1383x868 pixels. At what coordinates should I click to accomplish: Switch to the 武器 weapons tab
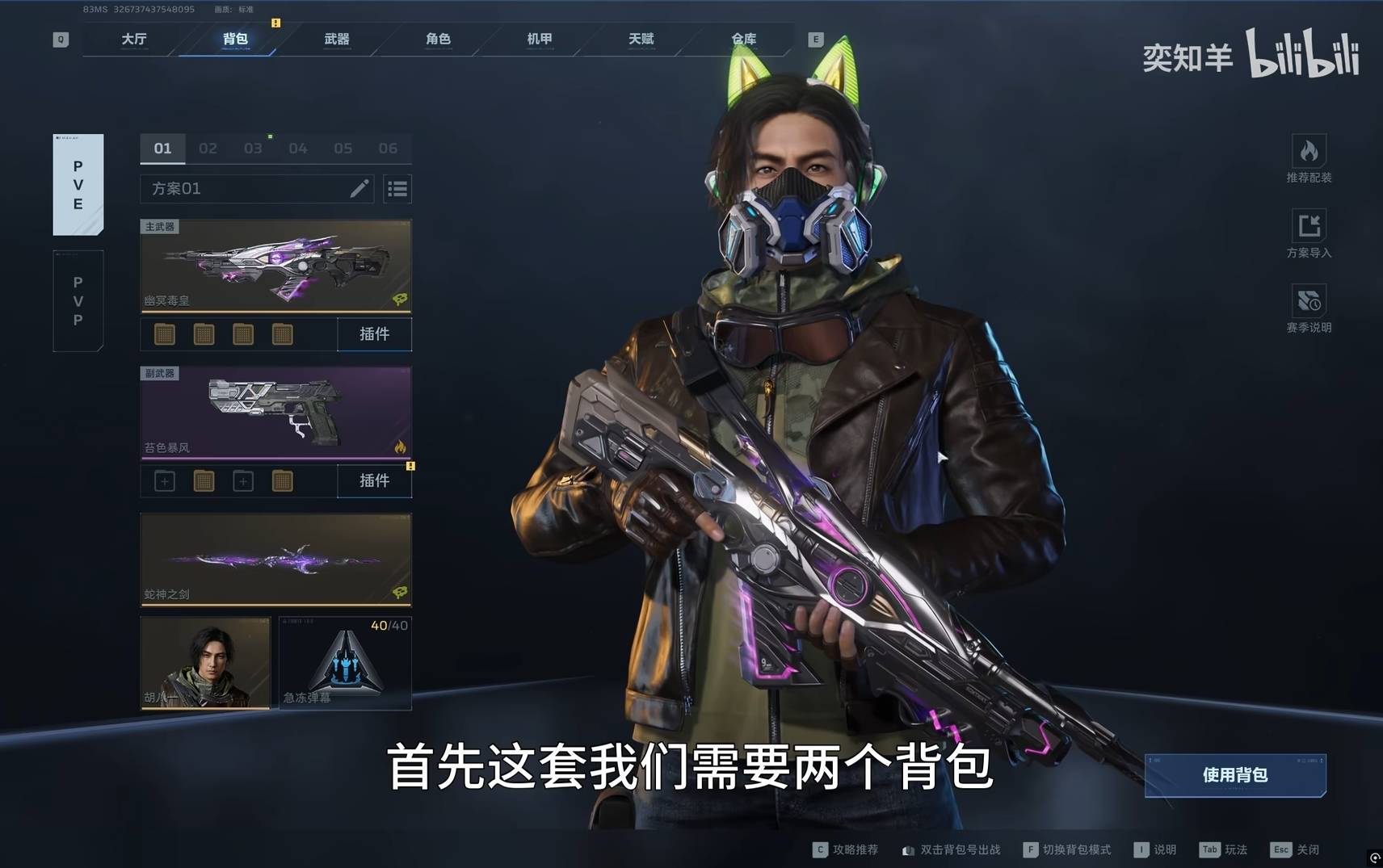[x=336, y=39]
